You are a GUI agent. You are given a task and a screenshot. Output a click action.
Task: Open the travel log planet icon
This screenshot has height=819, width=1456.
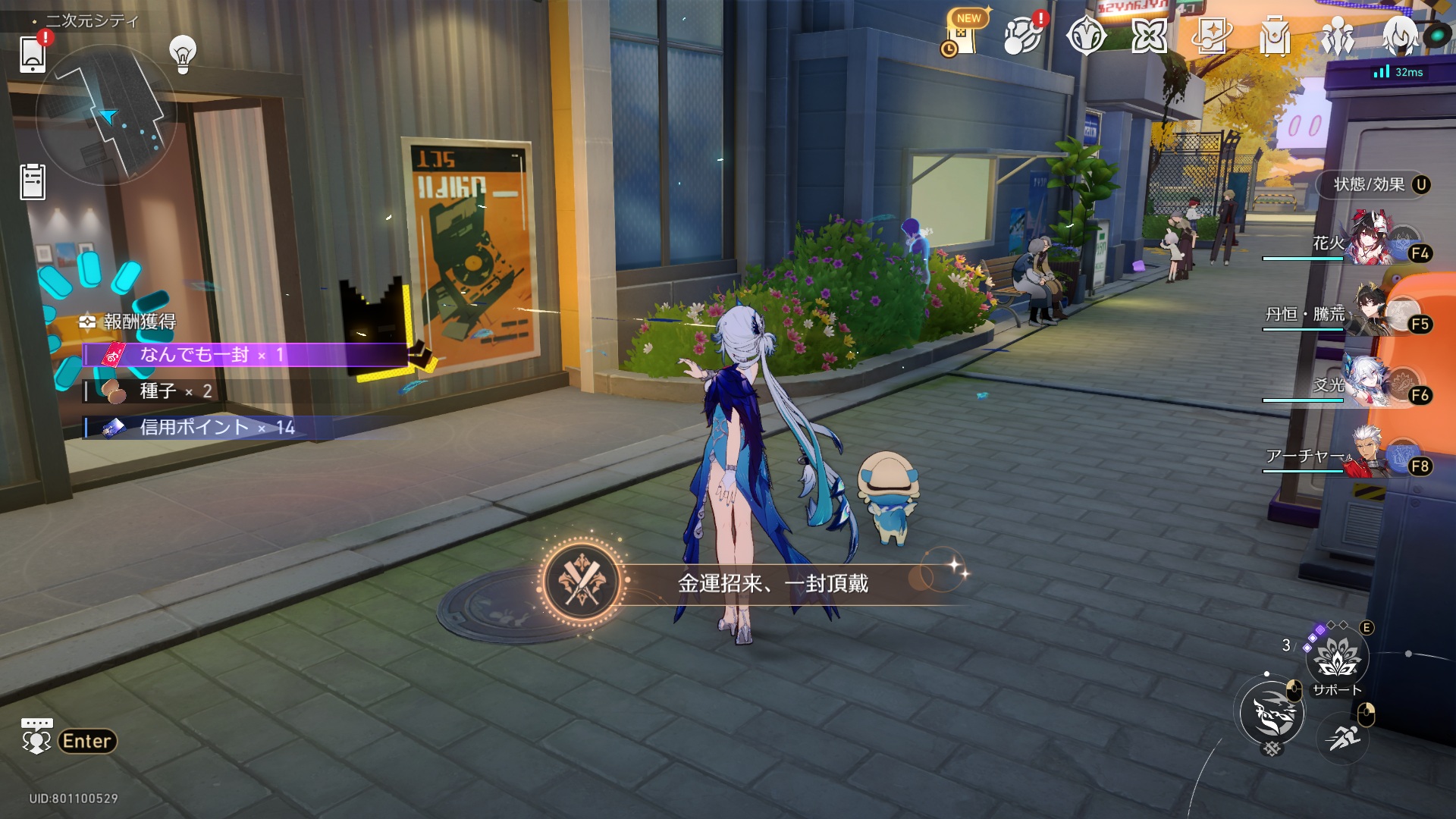pos(1022,36)
